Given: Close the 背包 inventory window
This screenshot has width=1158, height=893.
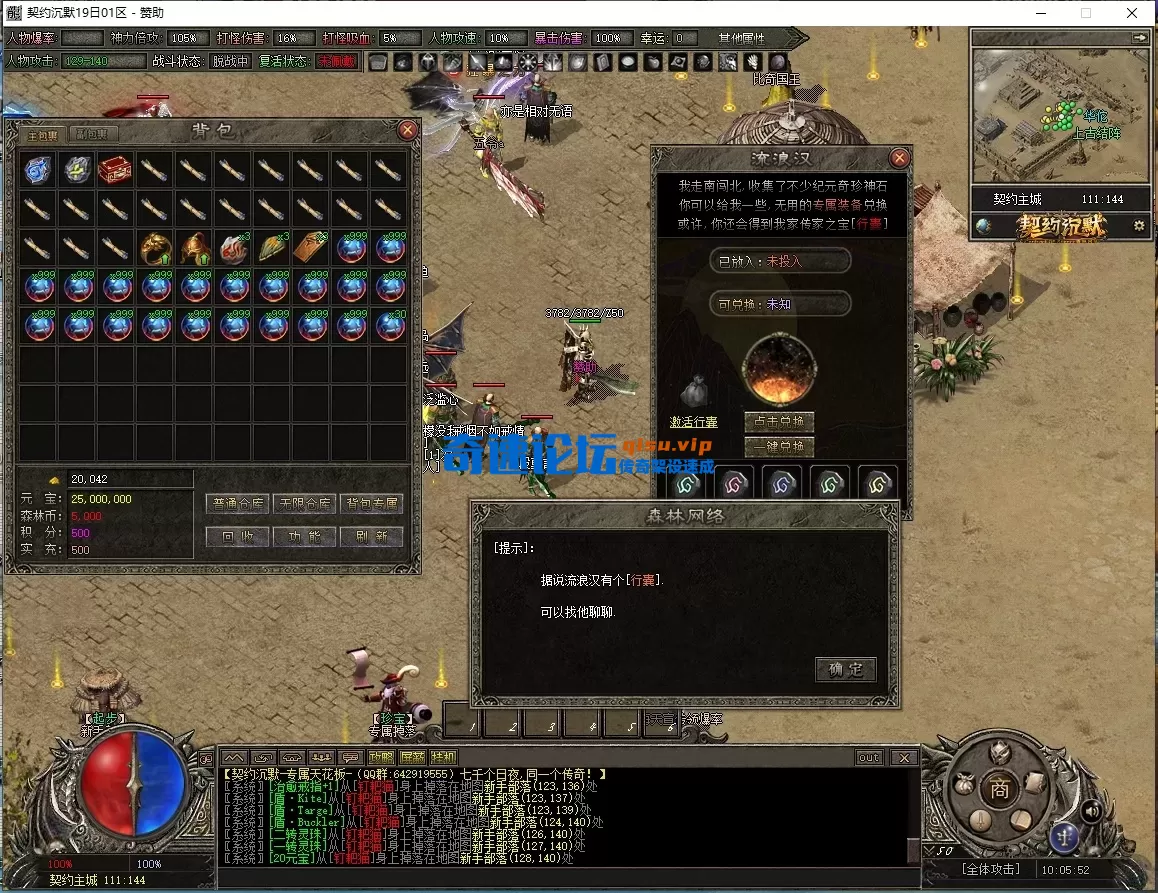Looking at the screenshot, I should 407,130.
